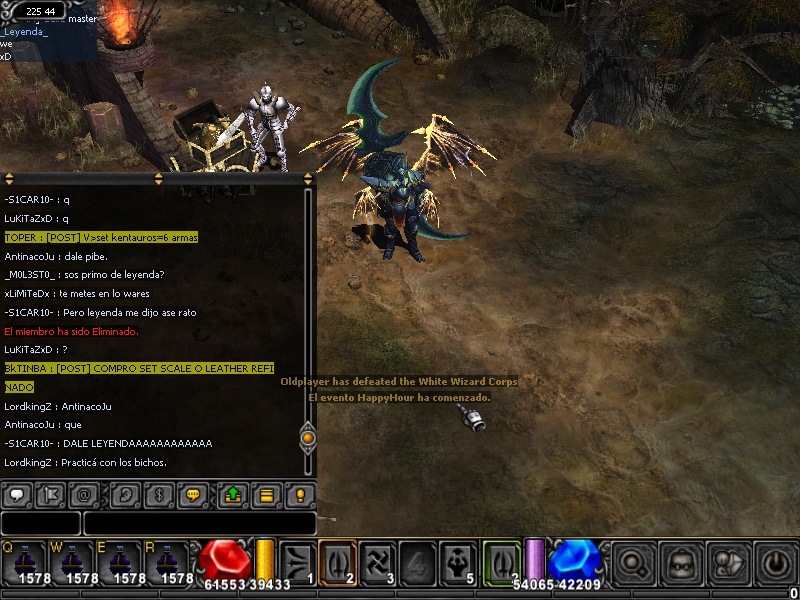Click the orange chat scrollbar knob
The height and width of the screenshot is (600, 800).
pos(308,438)
